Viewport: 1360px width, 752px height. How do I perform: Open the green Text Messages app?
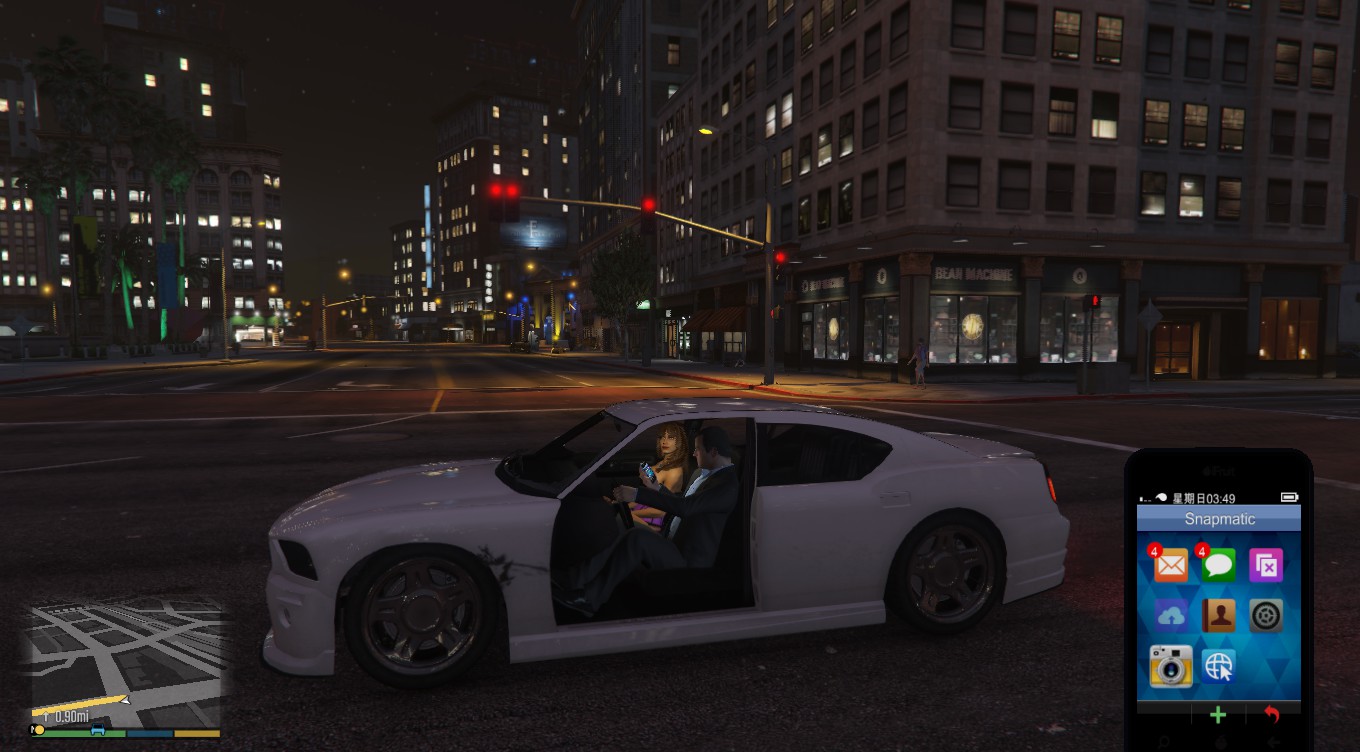pyautogui.click(x=1218, y=566)
